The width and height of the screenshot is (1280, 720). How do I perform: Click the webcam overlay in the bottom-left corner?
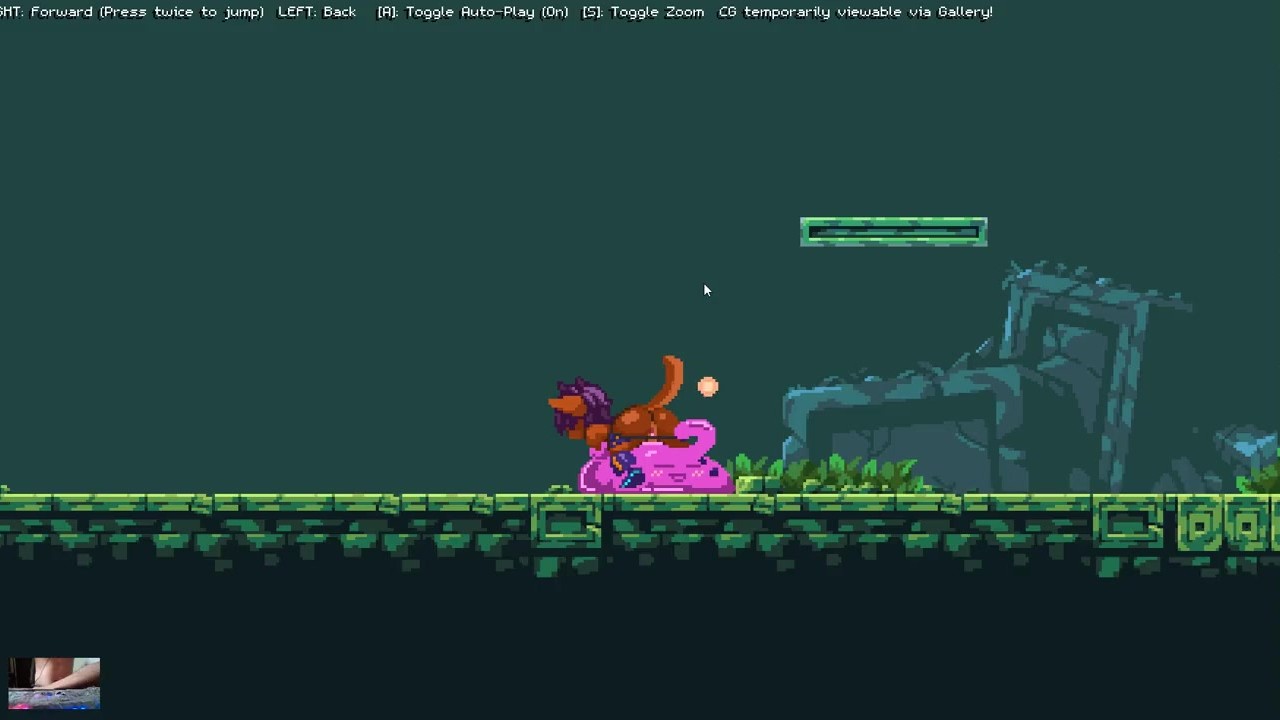(53, 683)
